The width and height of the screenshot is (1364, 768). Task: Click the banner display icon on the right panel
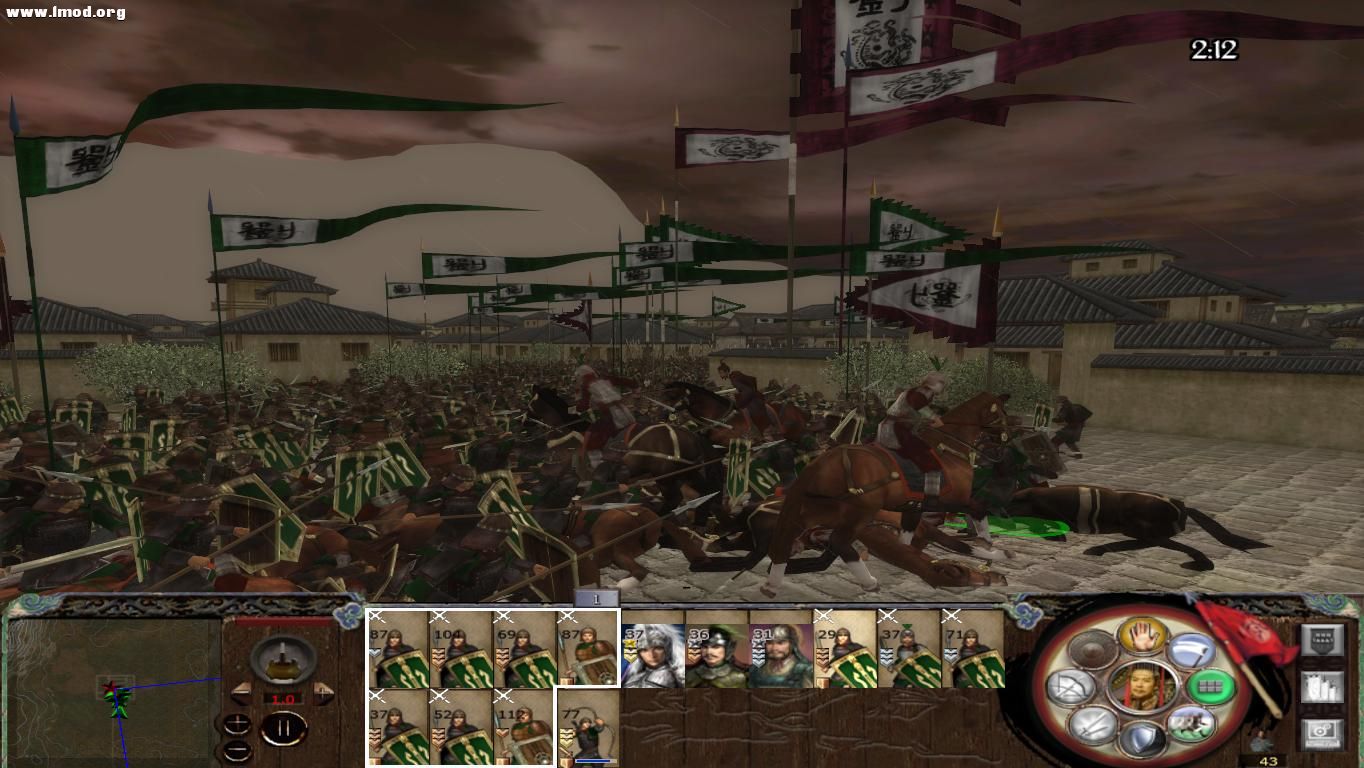click(x=1322, y=640)
